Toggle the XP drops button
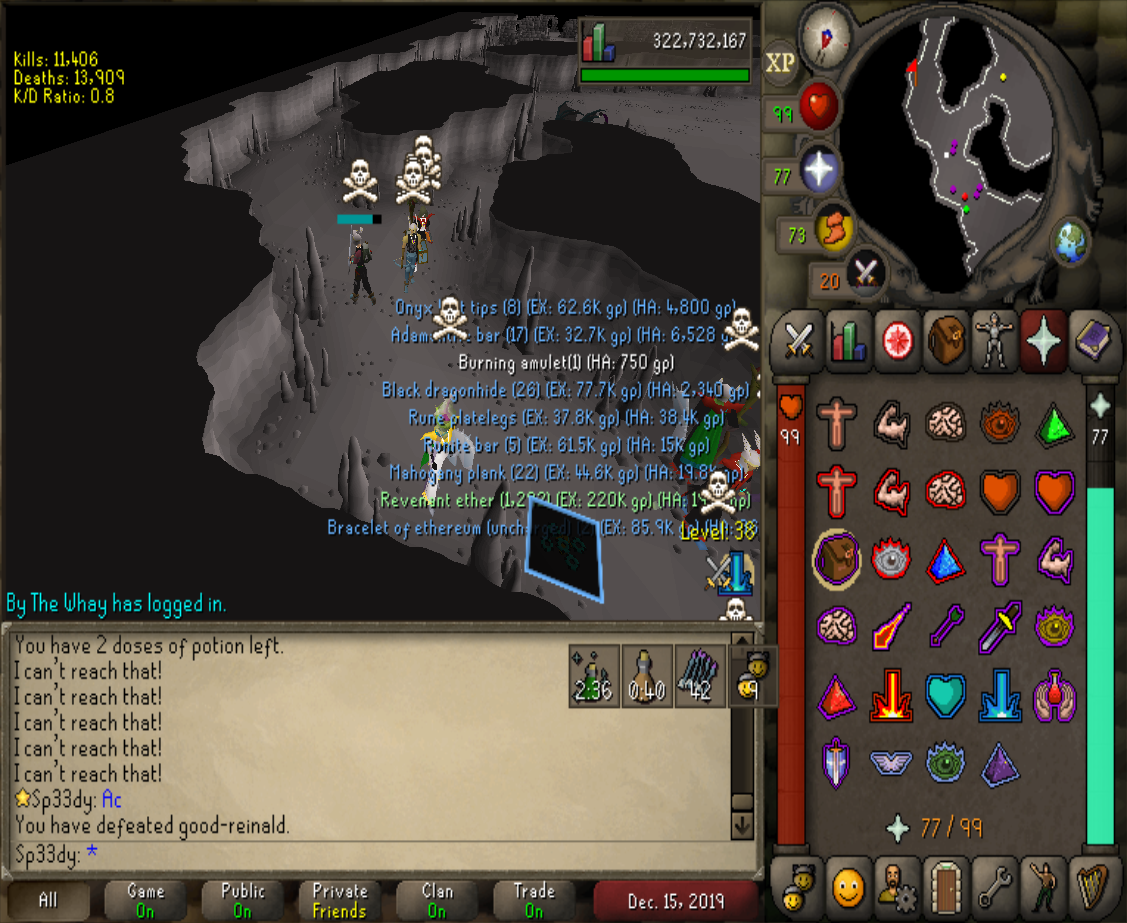The height and width of the screenshot is (923, 1127). (781, 63)
